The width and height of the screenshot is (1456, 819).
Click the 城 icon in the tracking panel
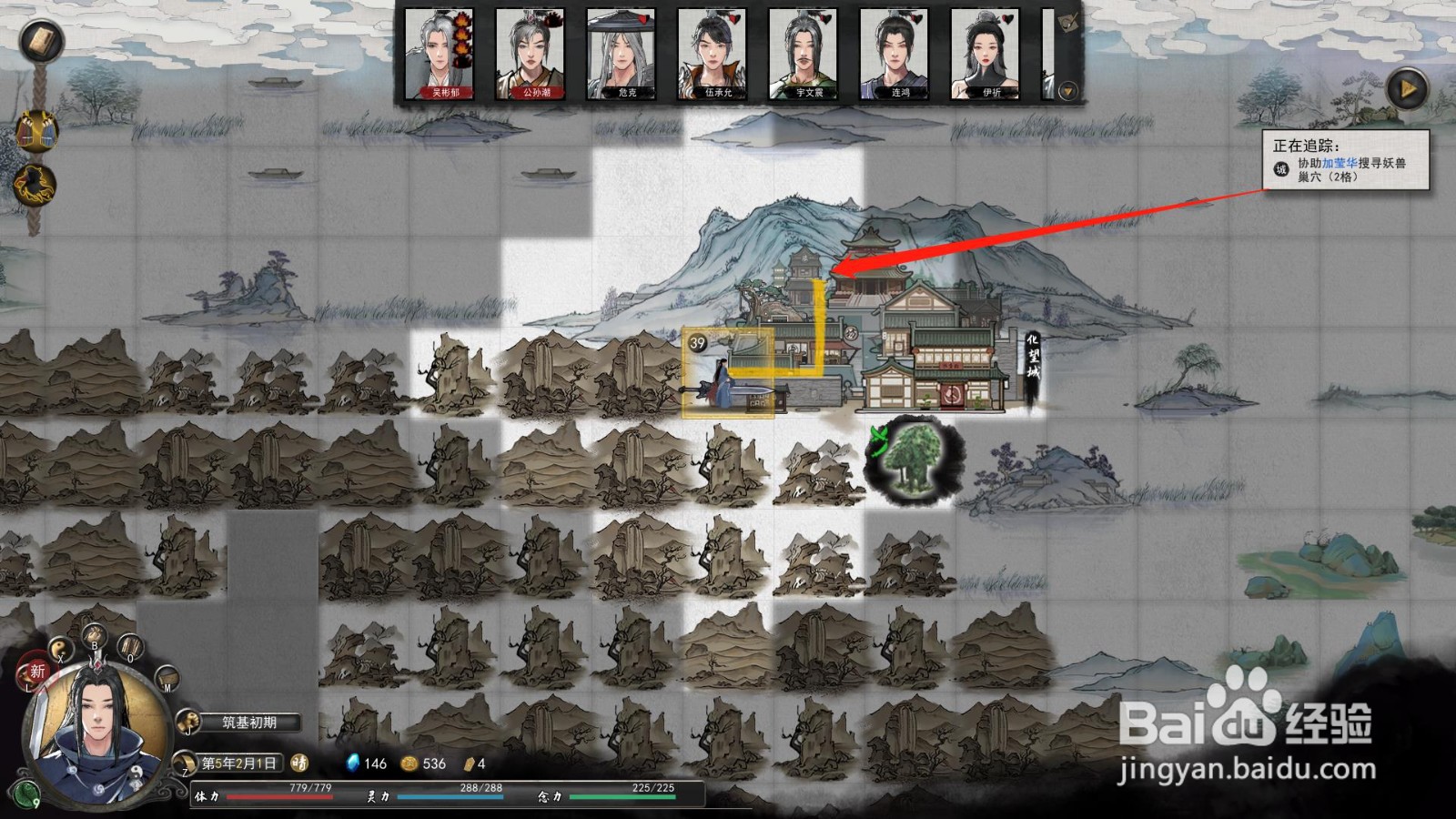click(x=1281, y=168)
